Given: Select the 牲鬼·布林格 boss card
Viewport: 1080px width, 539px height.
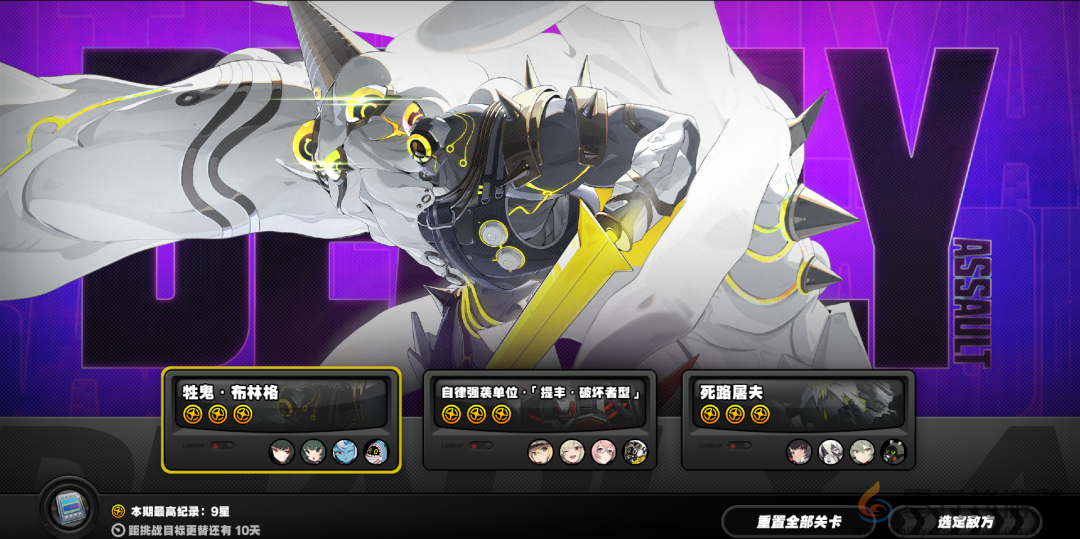Looking at the screenshot, I should tap(281, 420).
